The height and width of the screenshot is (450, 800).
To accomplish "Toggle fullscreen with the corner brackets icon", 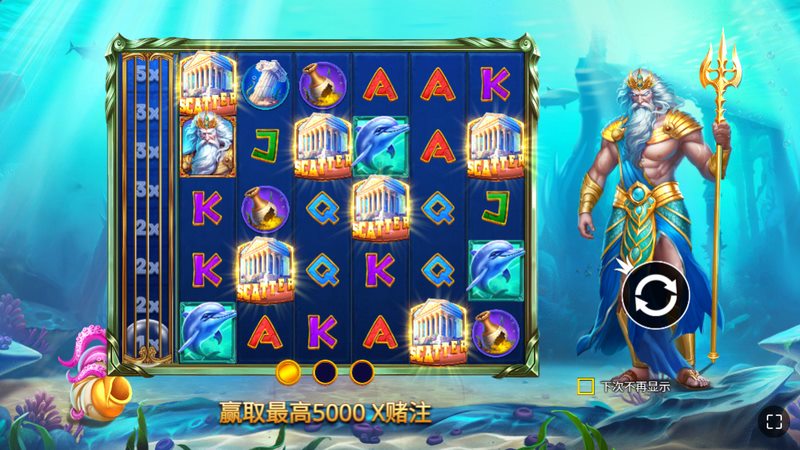I will [772, 421].
